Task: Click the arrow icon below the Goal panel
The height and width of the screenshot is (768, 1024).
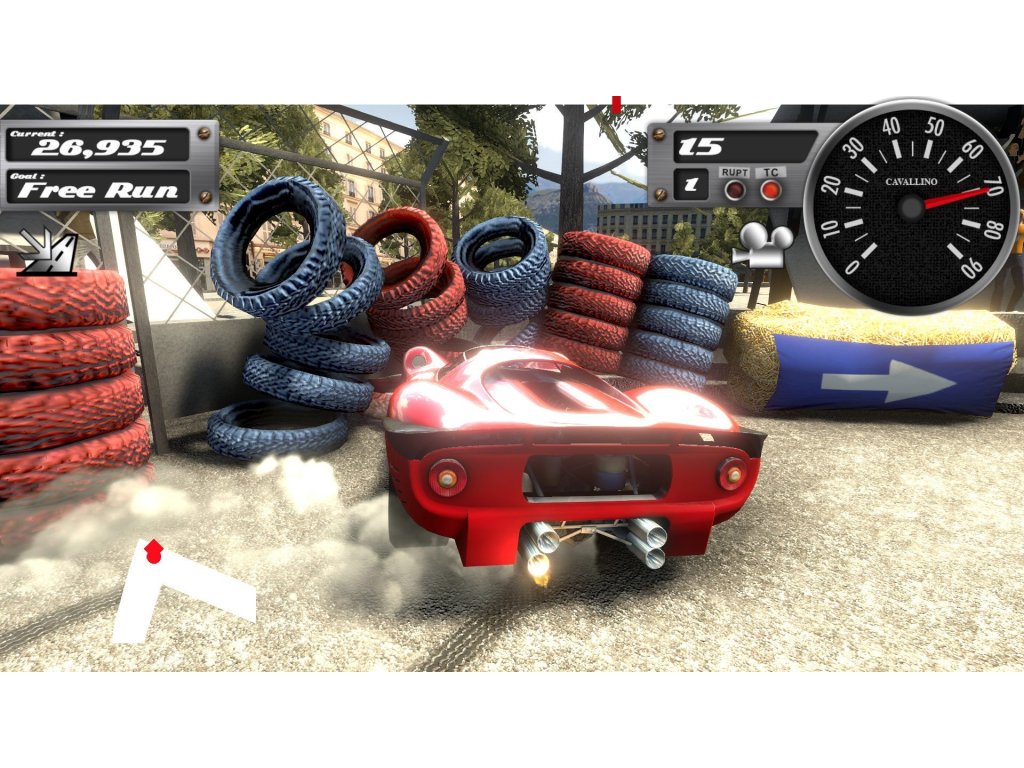Action: 47,253
